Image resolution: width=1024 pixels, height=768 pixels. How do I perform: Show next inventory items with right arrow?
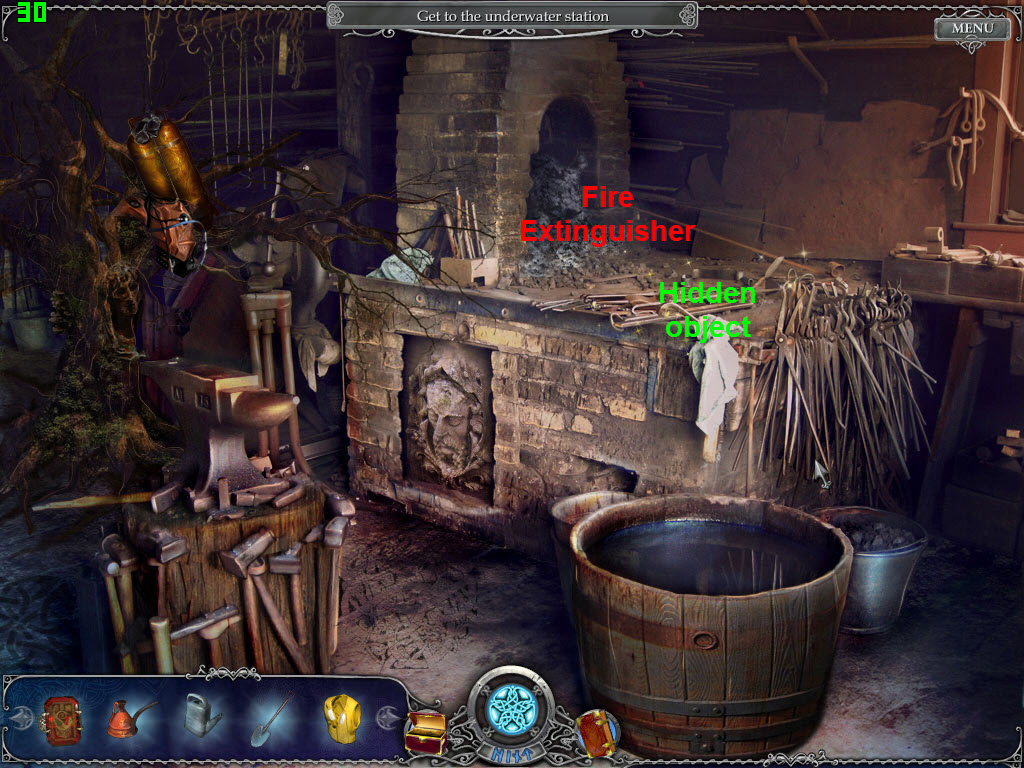coord(388,717)
